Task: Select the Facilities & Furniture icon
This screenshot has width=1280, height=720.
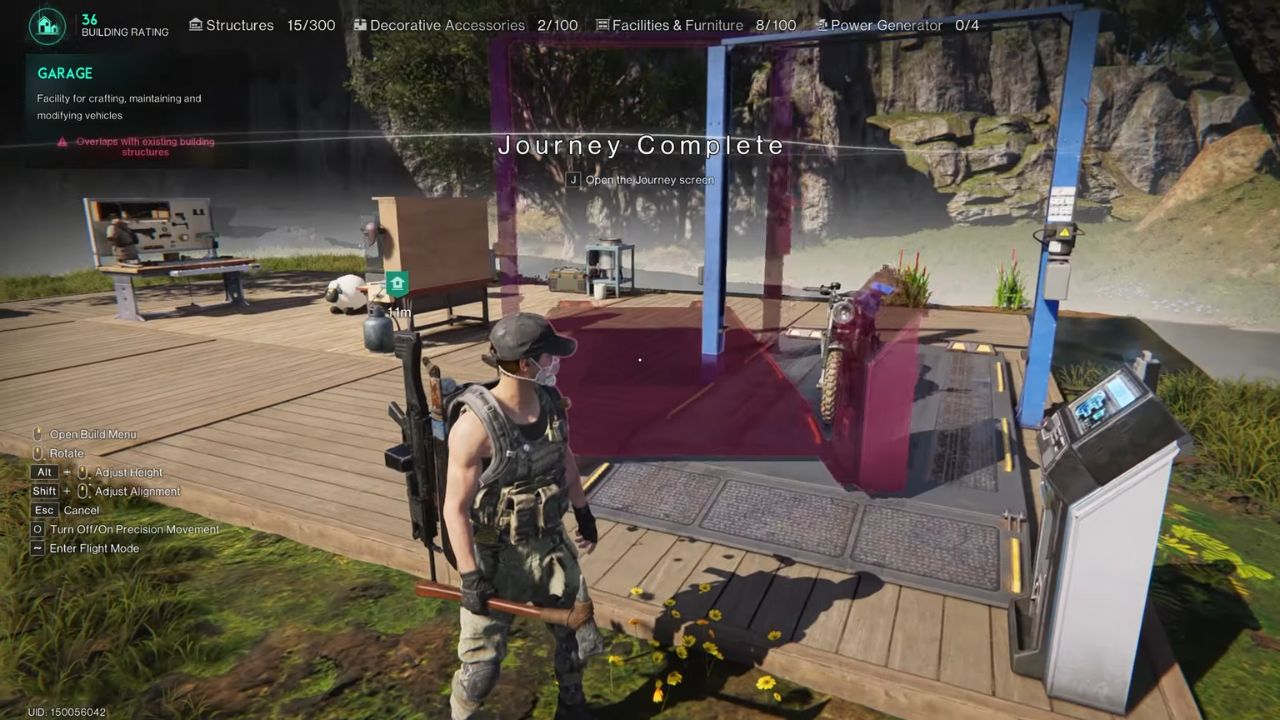Action: click(x=601, y=25)
